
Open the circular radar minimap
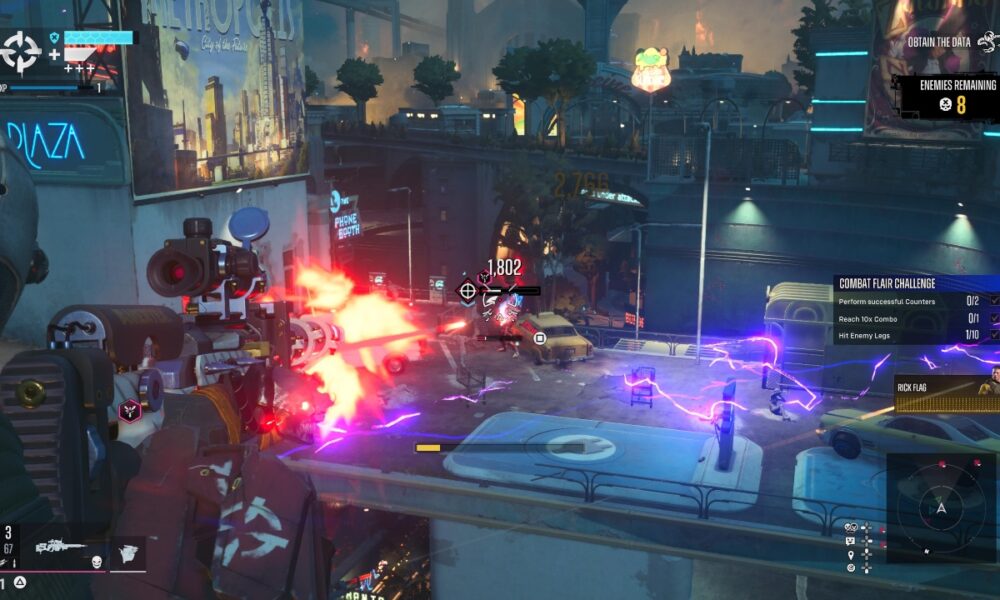coord(940,508)
